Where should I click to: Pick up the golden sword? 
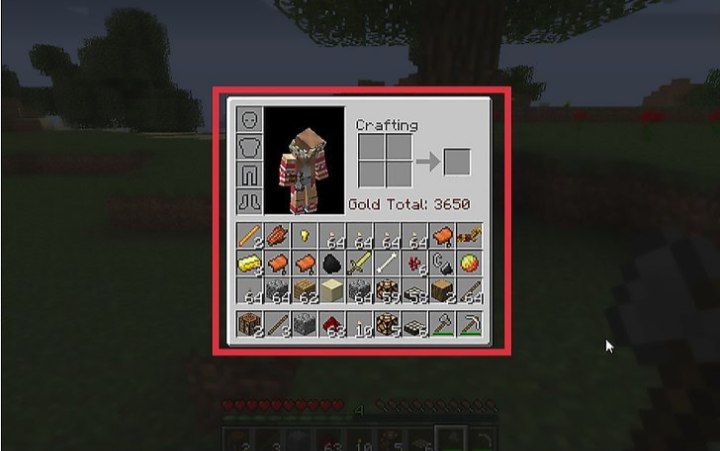(x=358, y=265)
